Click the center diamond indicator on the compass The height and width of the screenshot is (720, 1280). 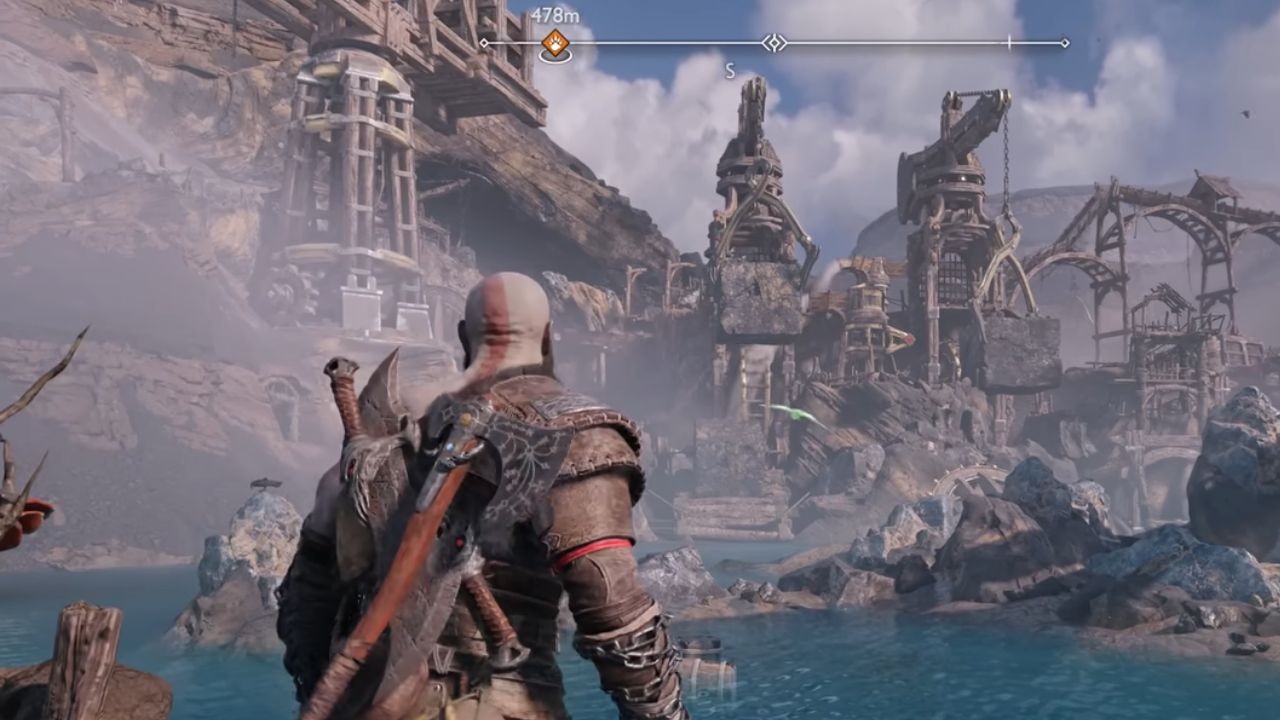pos(774,43)
